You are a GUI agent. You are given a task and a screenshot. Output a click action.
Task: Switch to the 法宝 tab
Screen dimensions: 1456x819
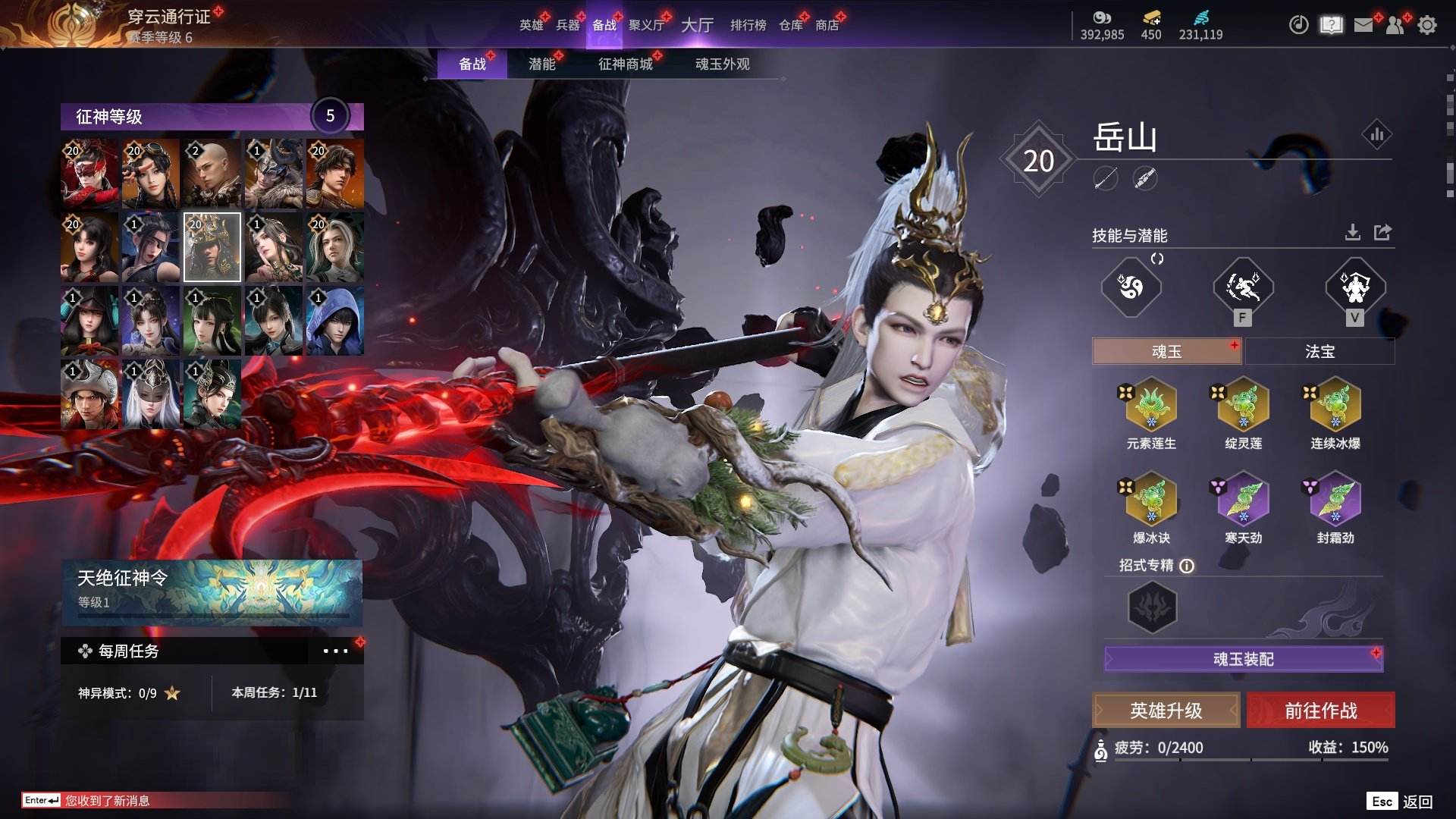(x=1319, y=351)
